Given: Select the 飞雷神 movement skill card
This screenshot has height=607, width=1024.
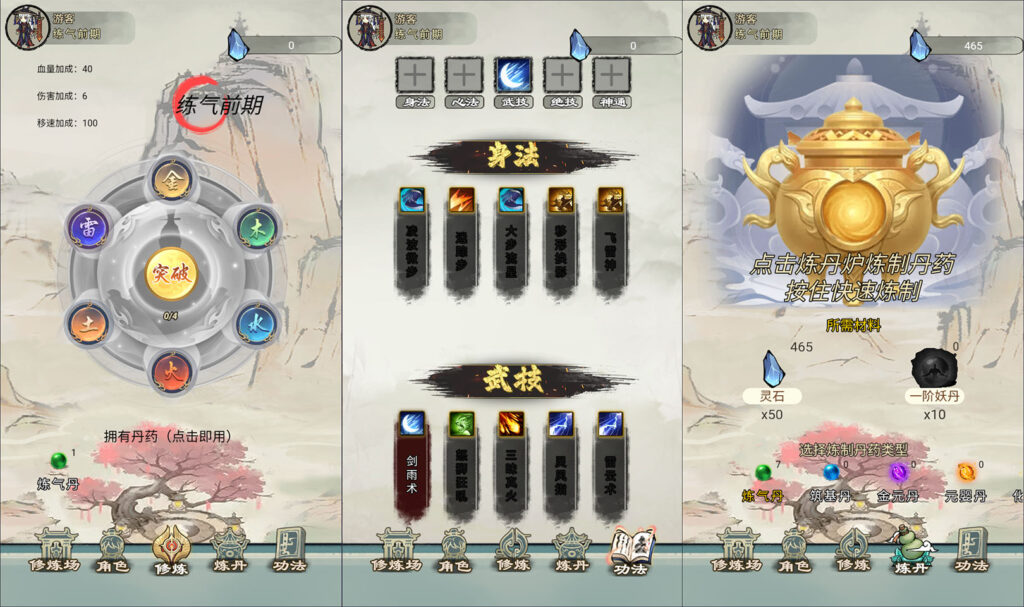Looking at the screenshot, I should [610, 243].
